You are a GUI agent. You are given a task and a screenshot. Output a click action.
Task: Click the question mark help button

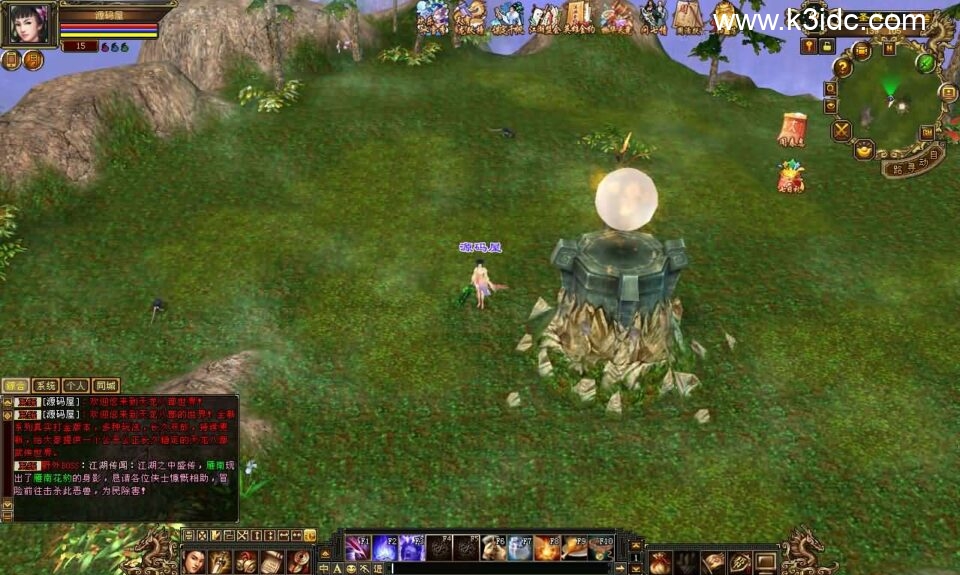(843, 68)
